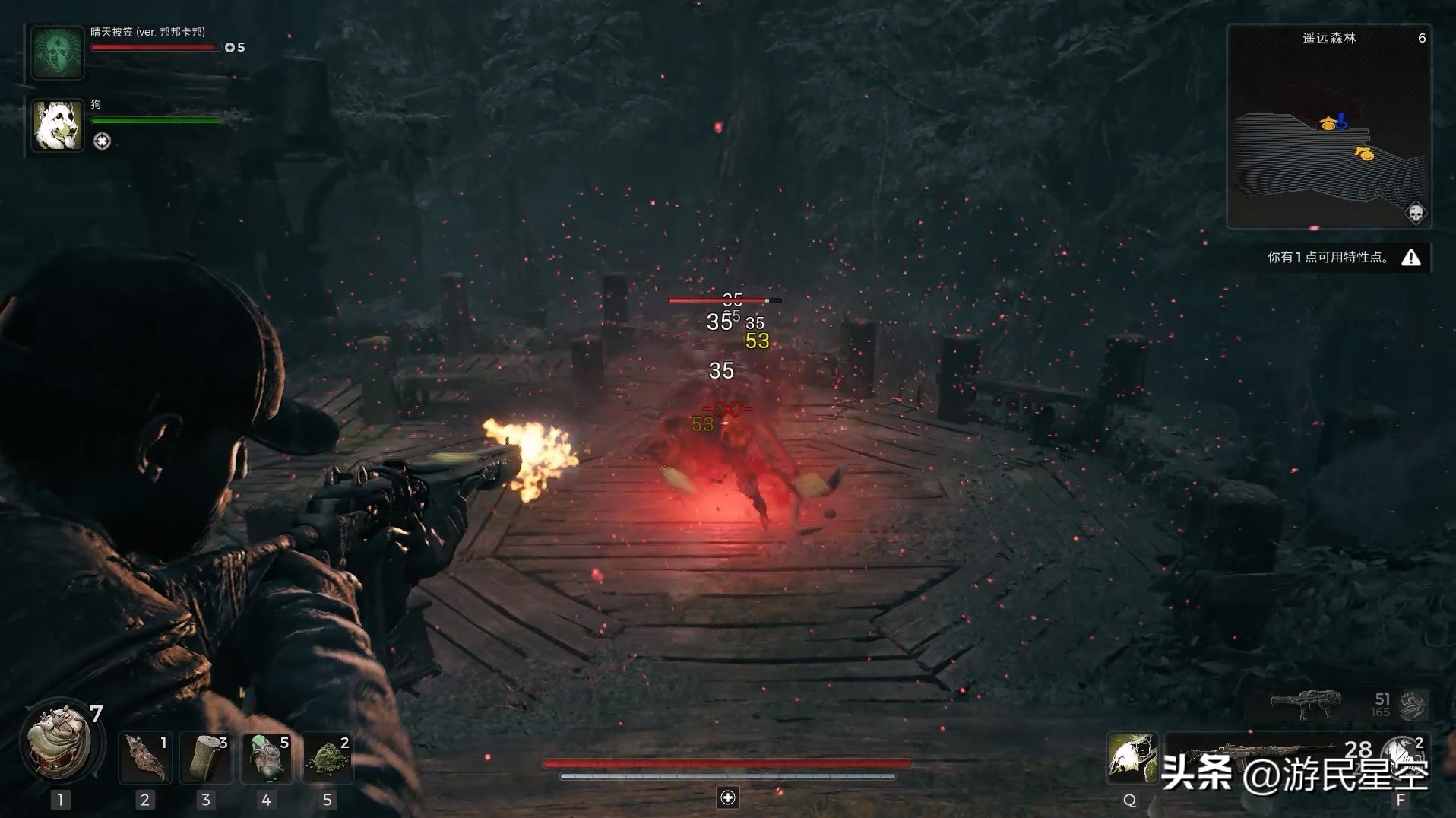Click the skull marker on the minimap
The width and height of the screenshot is (1456, 818).
click(x=1415, y=213)
